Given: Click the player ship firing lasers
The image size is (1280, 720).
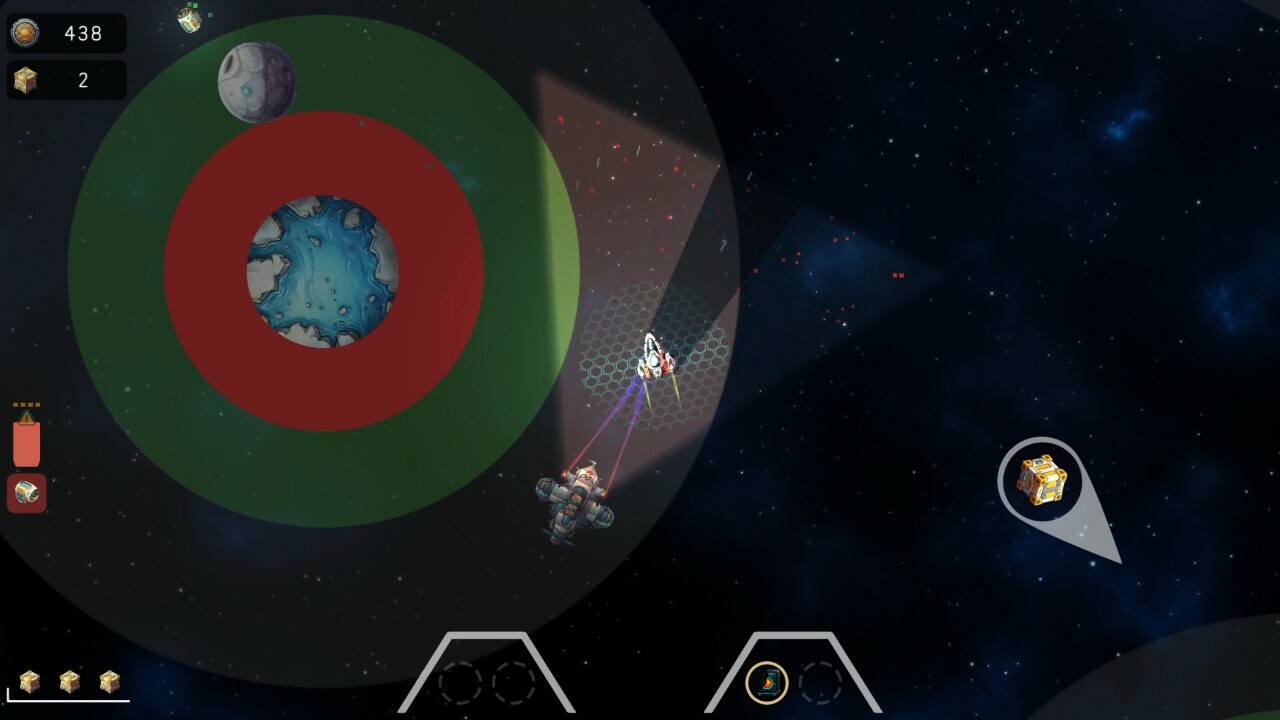Looking at the screenshot, I should pyautogui.click(x=577, y=498).
